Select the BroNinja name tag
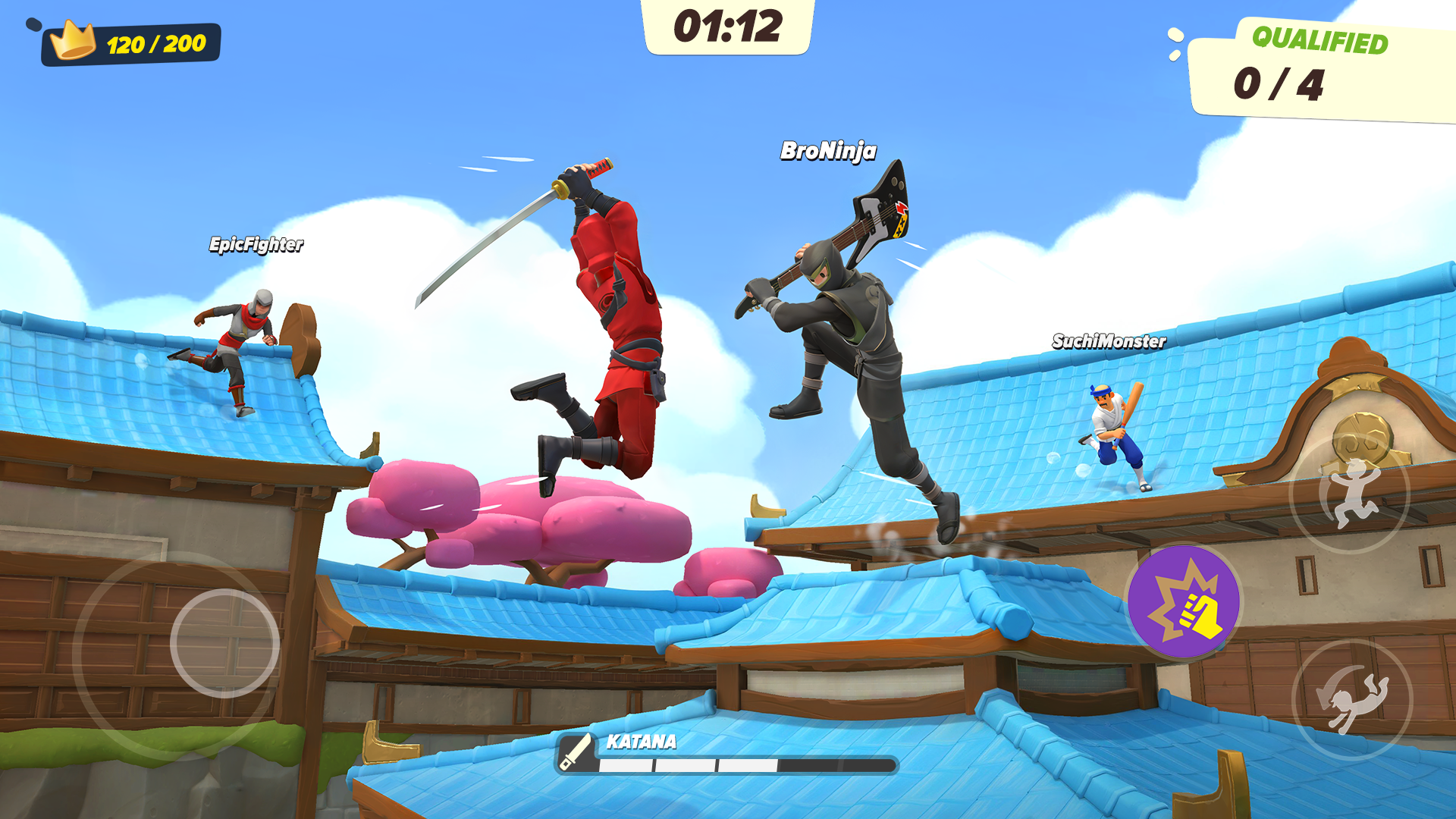Image resolution: width=1456 pixels, height=819 pixels. [828, 151]
